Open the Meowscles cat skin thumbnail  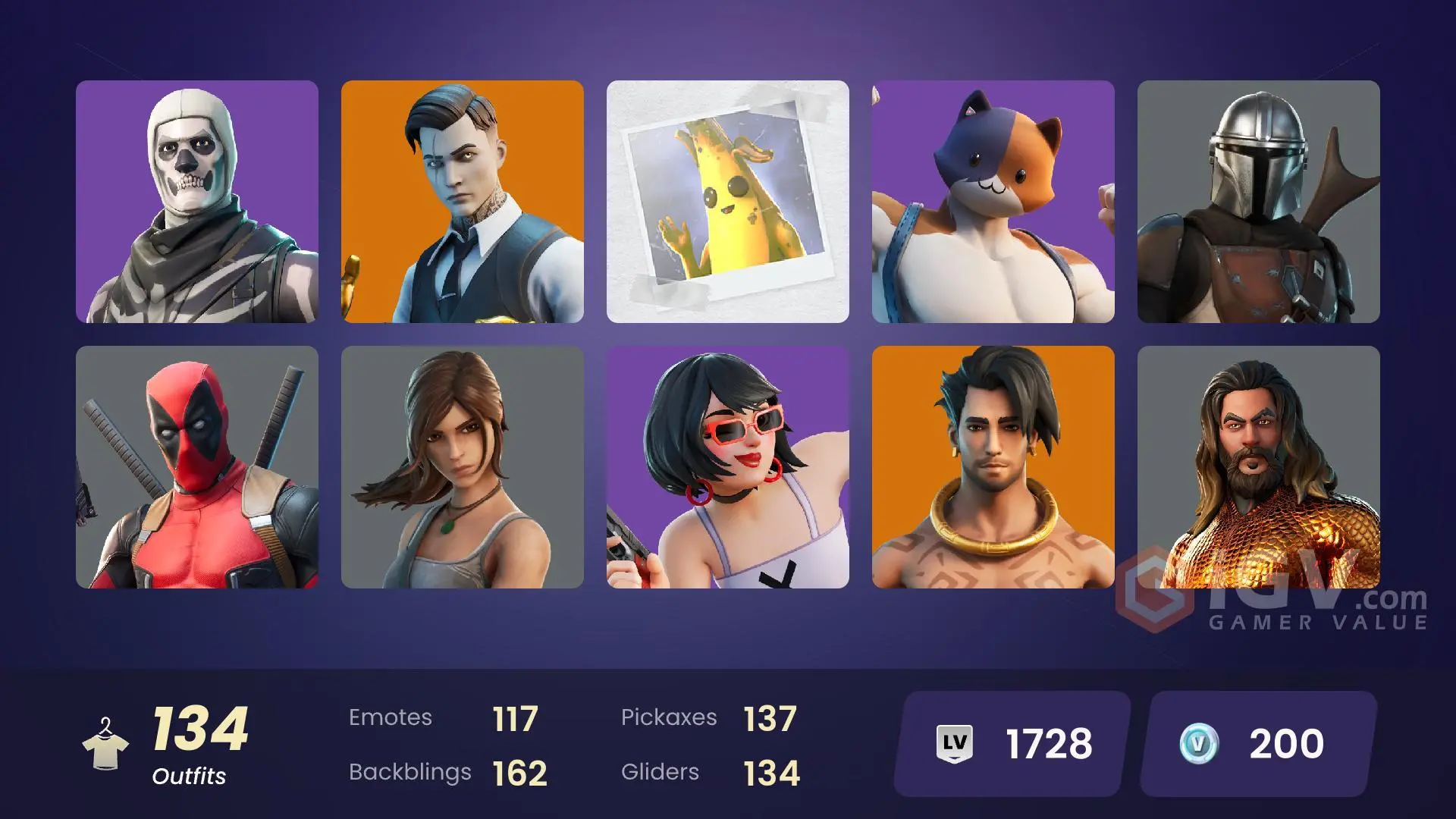click(x=993, y=201)
